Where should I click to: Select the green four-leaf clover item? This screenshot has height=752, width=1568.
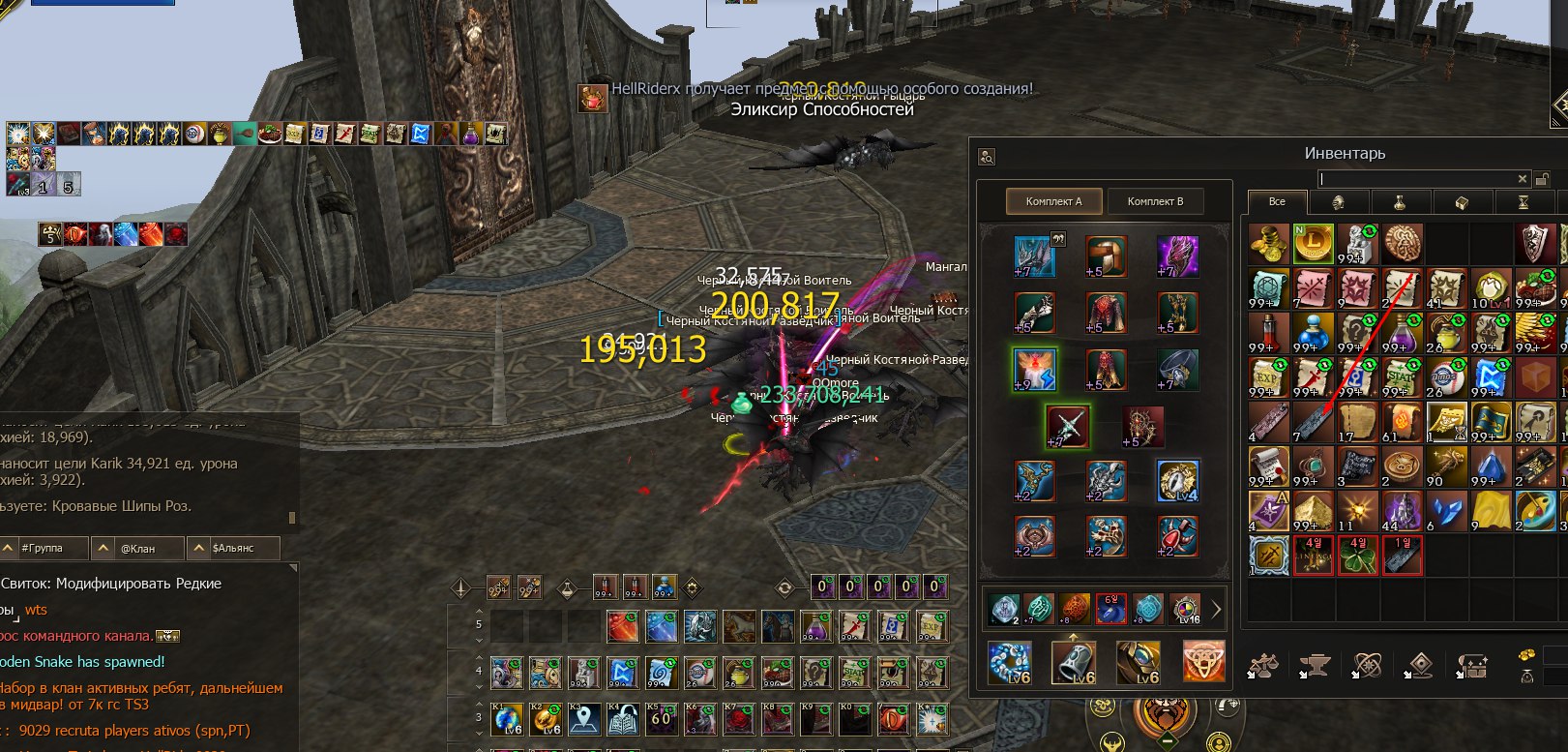point(1358,556)
